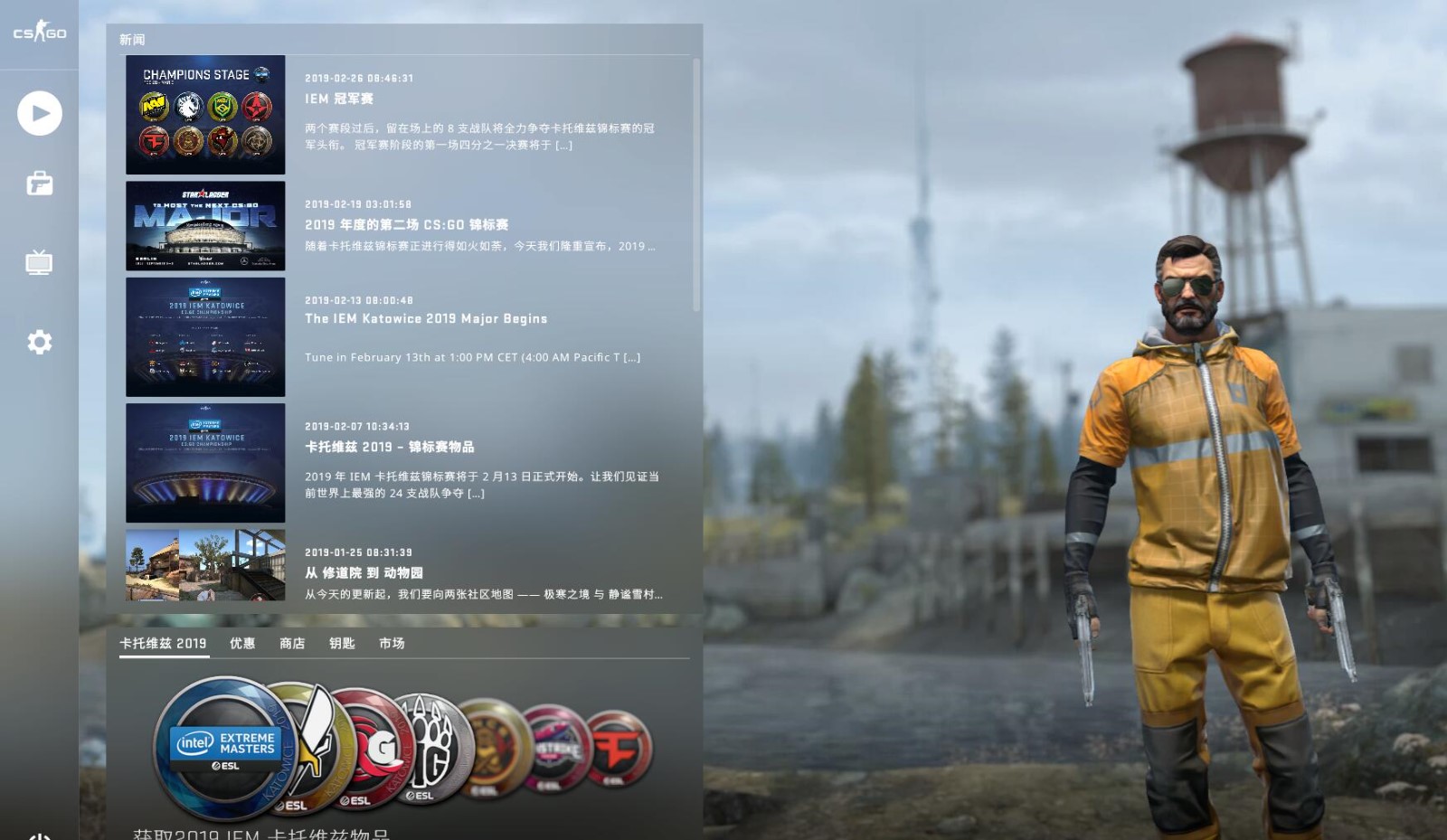Select the 卡托维兹 2019 – 锦标赛物品 article image
The height and width of the screenshot is (840, 1447).
point(205,464)
